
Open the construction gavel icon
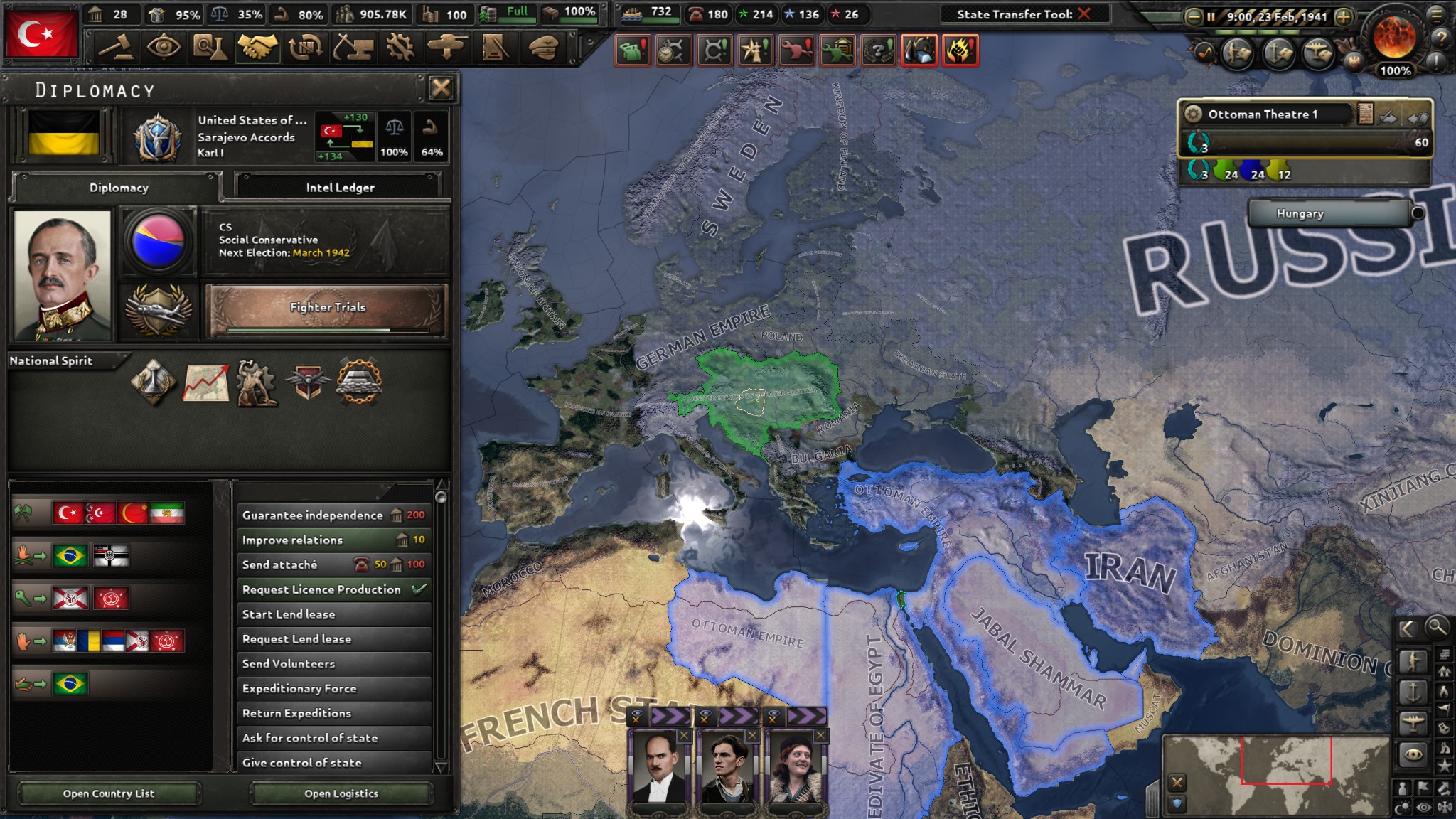coord(116,48)
